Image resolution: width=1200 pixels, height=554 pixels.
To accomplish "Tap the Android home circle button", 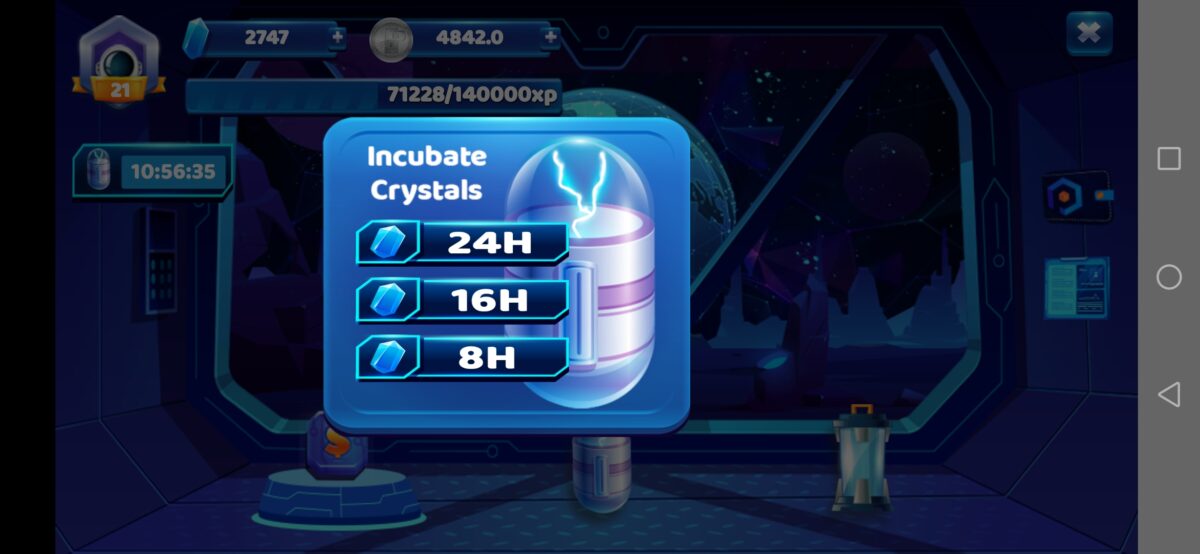I will tap(1168, 277).
